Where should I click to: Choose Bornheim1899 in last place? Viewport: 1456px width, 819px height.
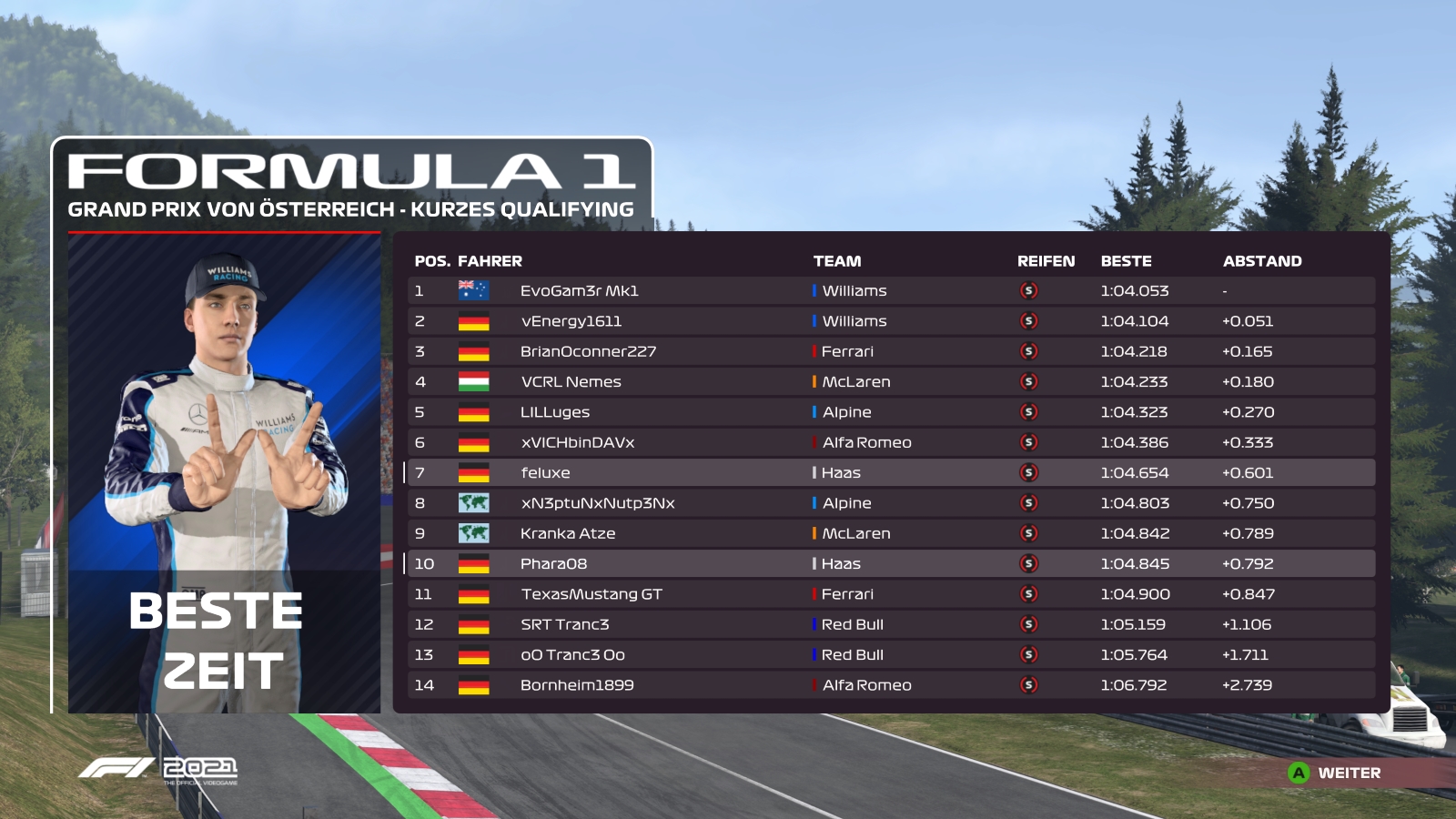[x=577, y=685]
